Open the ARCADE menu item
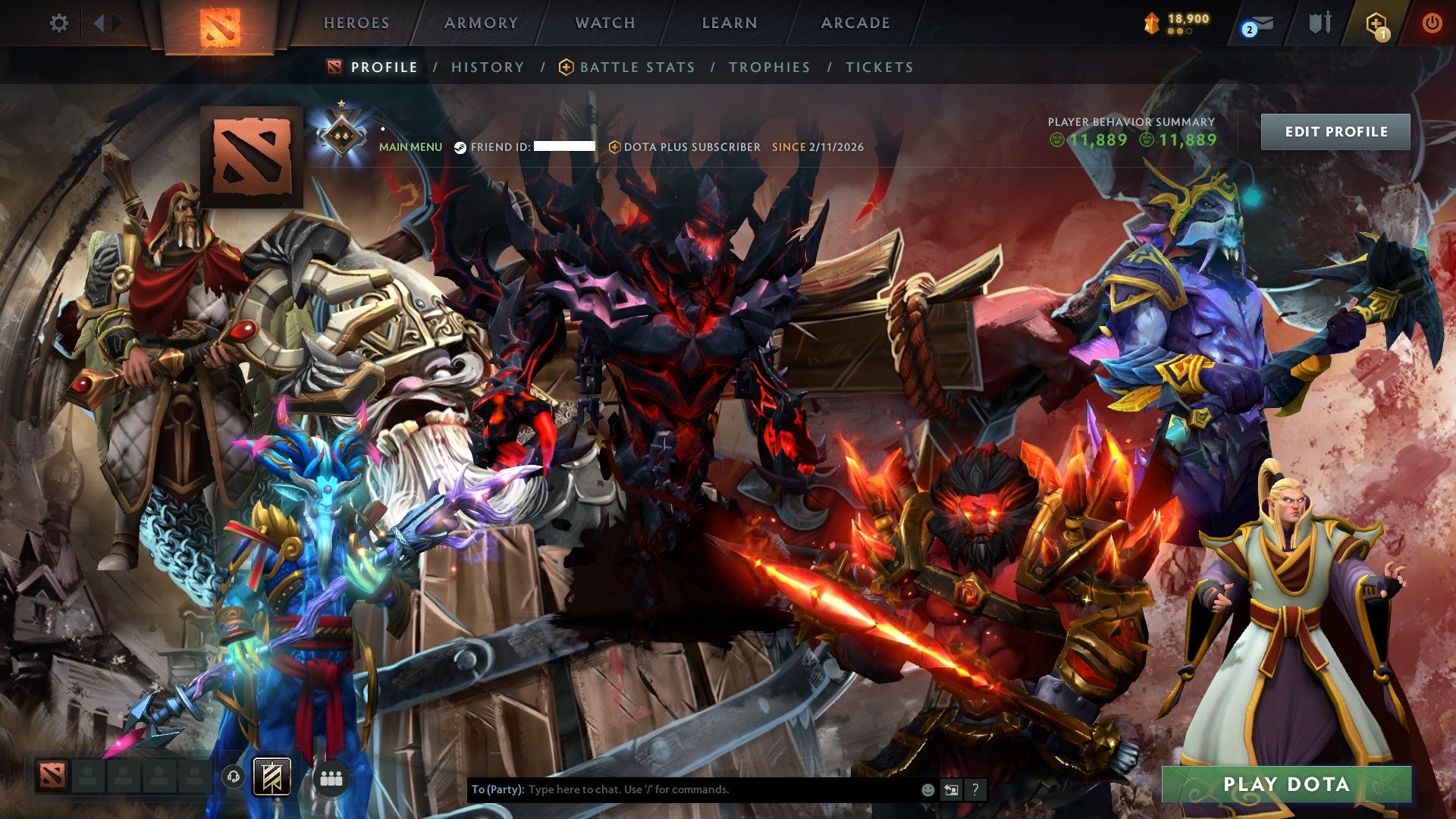The image size is (1456, 819). 854,23
